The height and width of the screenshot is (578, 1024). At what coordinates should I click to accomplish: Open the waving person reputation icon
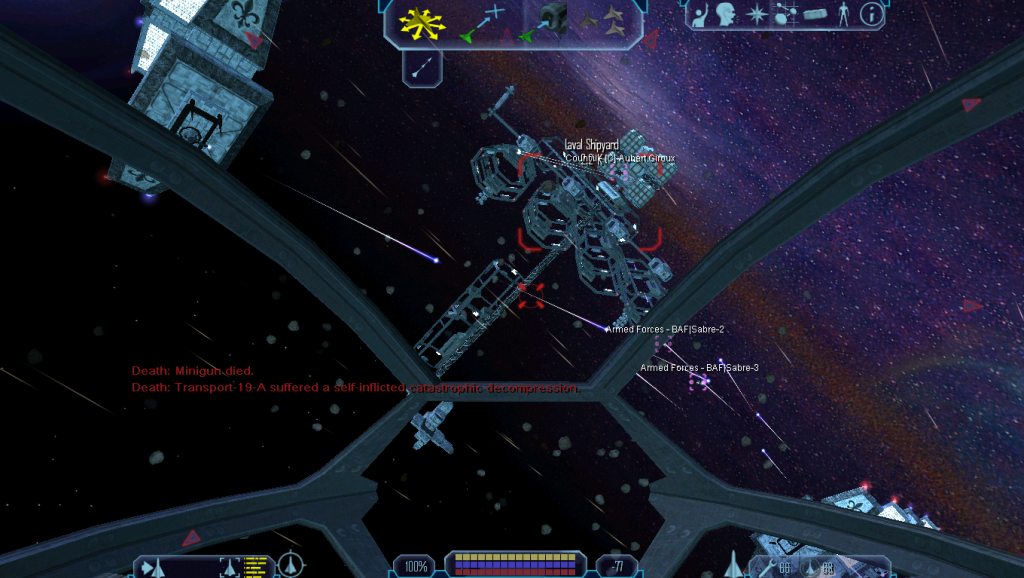click(x=701, y=15)
